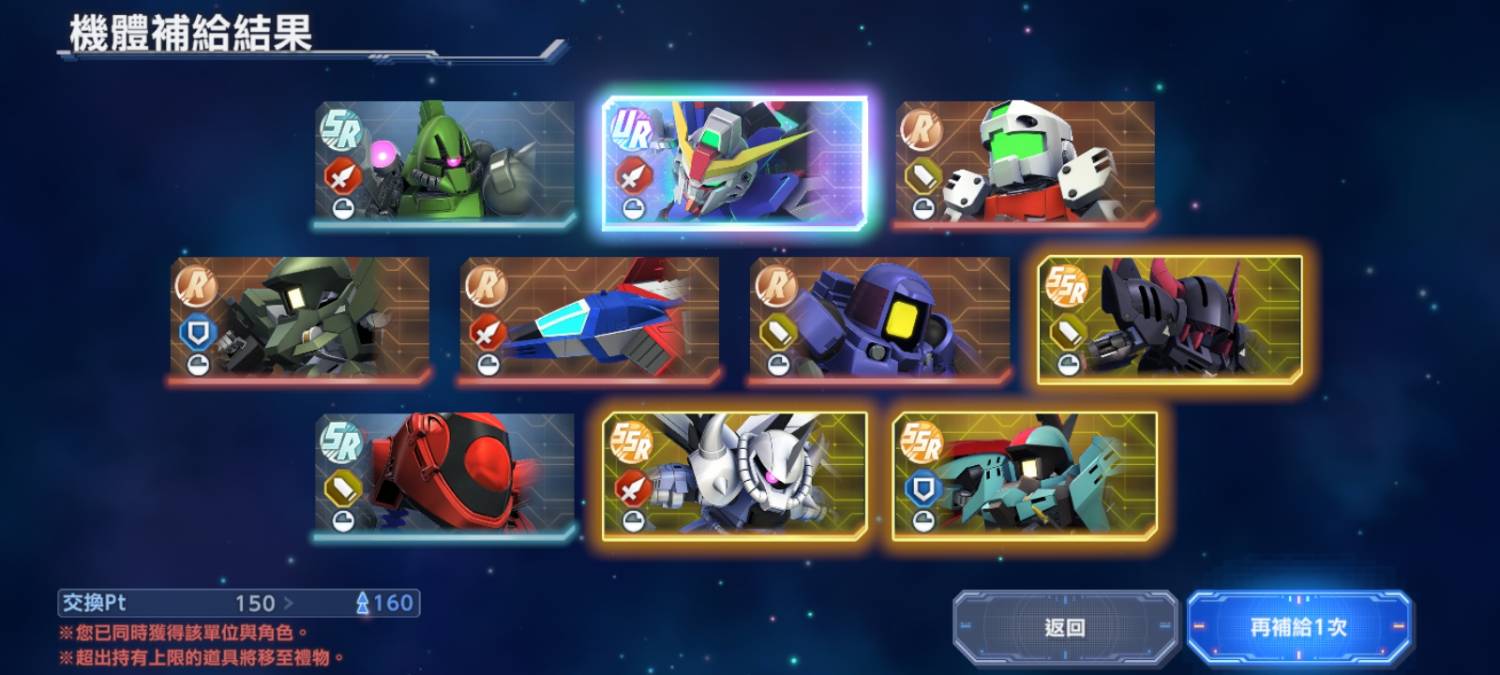Screen dimensions: 1500x675
Task: Open the SSR white horned mech card
Action: 735,475
